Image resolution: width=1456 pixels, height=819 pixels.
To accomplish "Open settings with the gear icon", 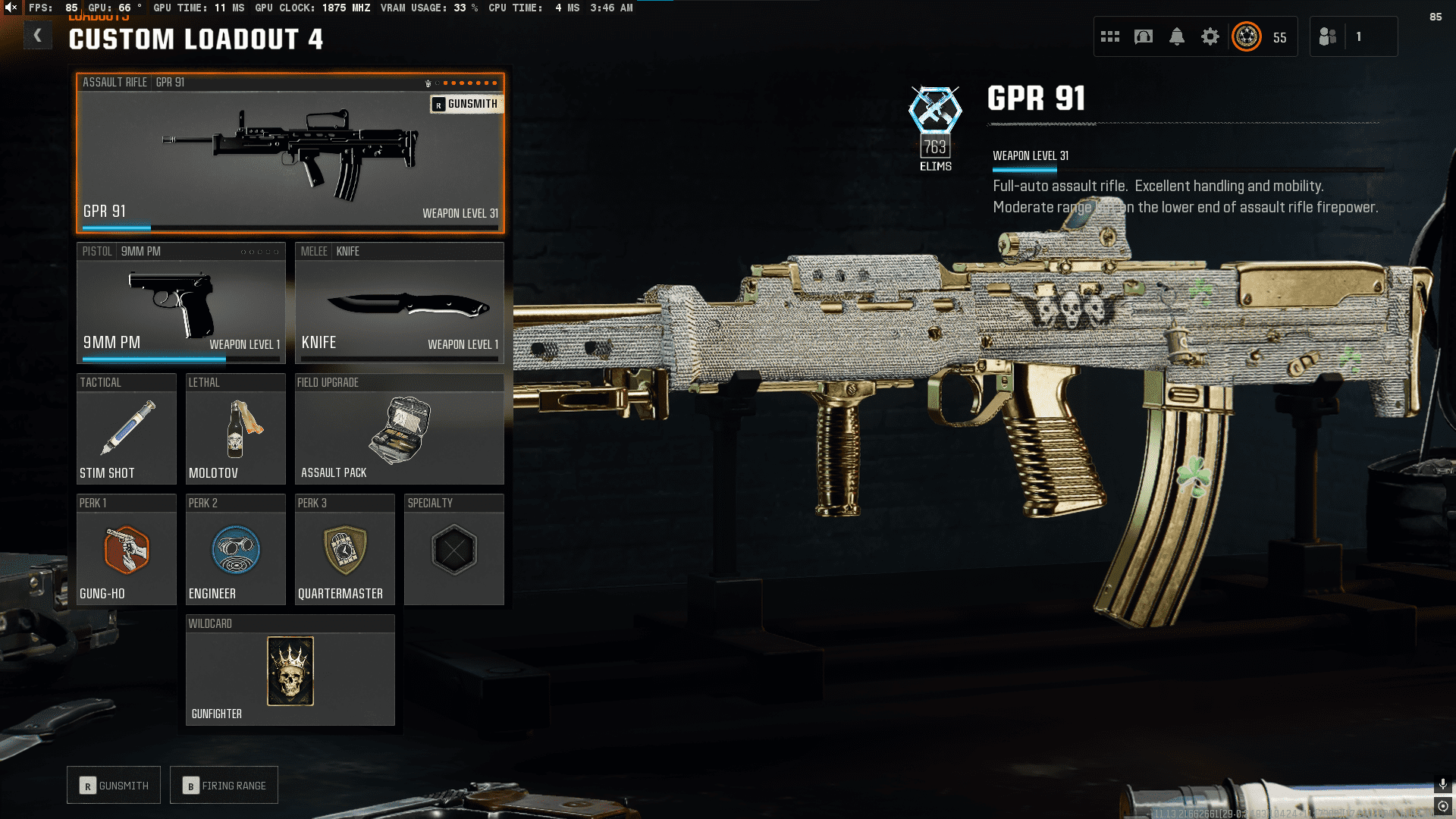I will pos(1210,36).
